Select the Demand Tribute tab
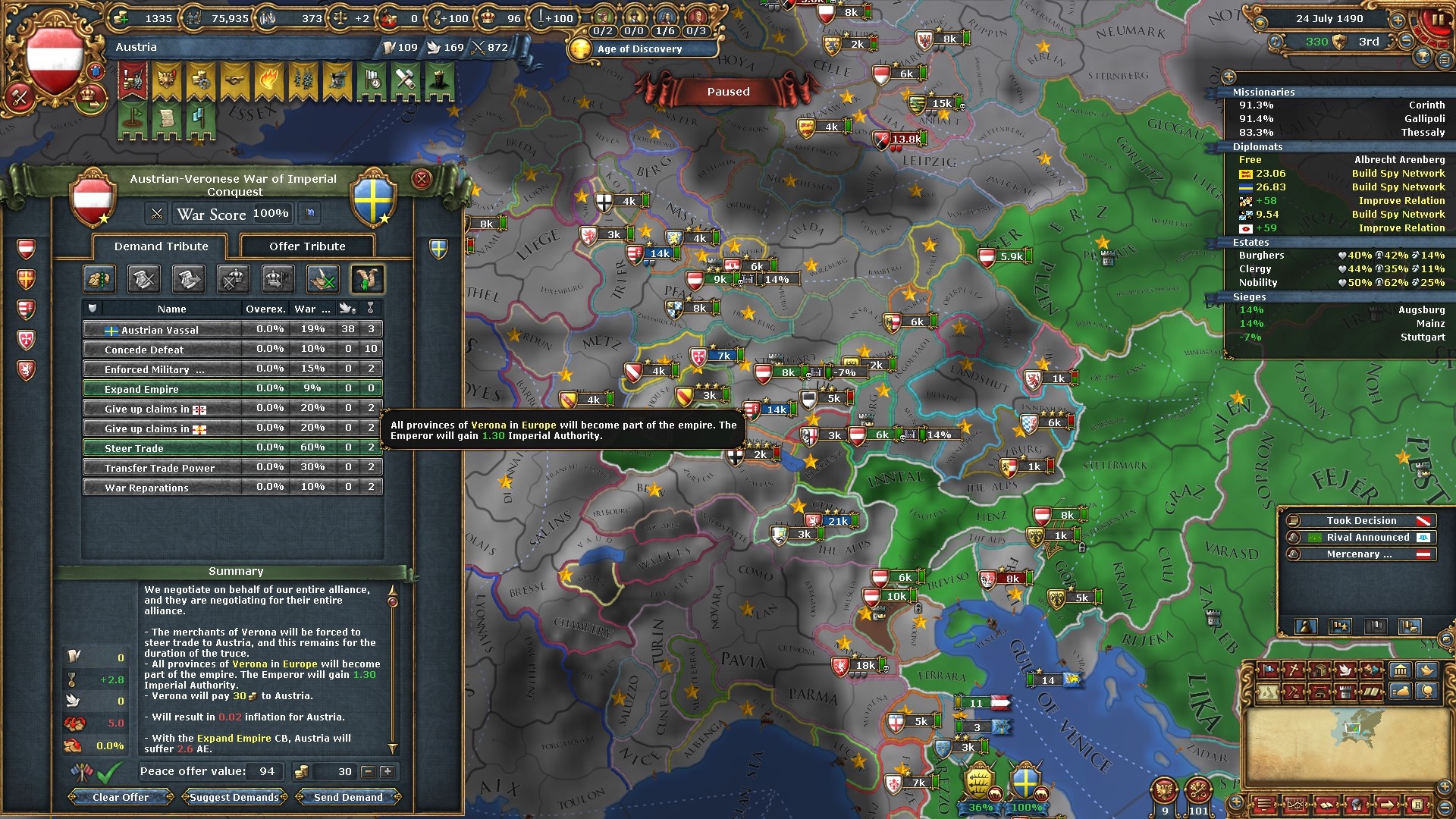The width and height of the screenshot is (1456, 819). pos(161,246)
